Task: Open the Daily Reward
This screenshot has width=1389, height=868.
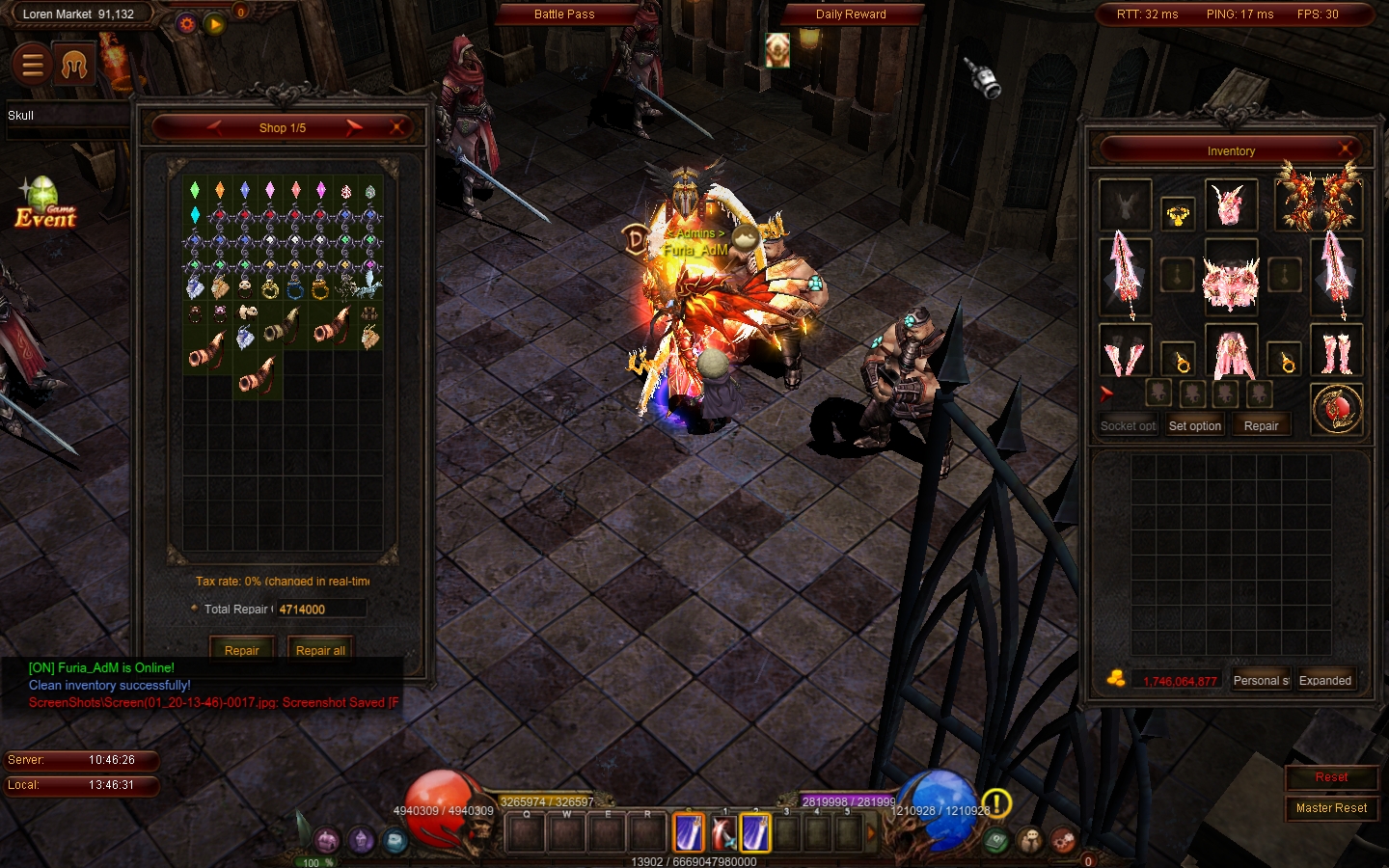Action: [x=851, y=14]
